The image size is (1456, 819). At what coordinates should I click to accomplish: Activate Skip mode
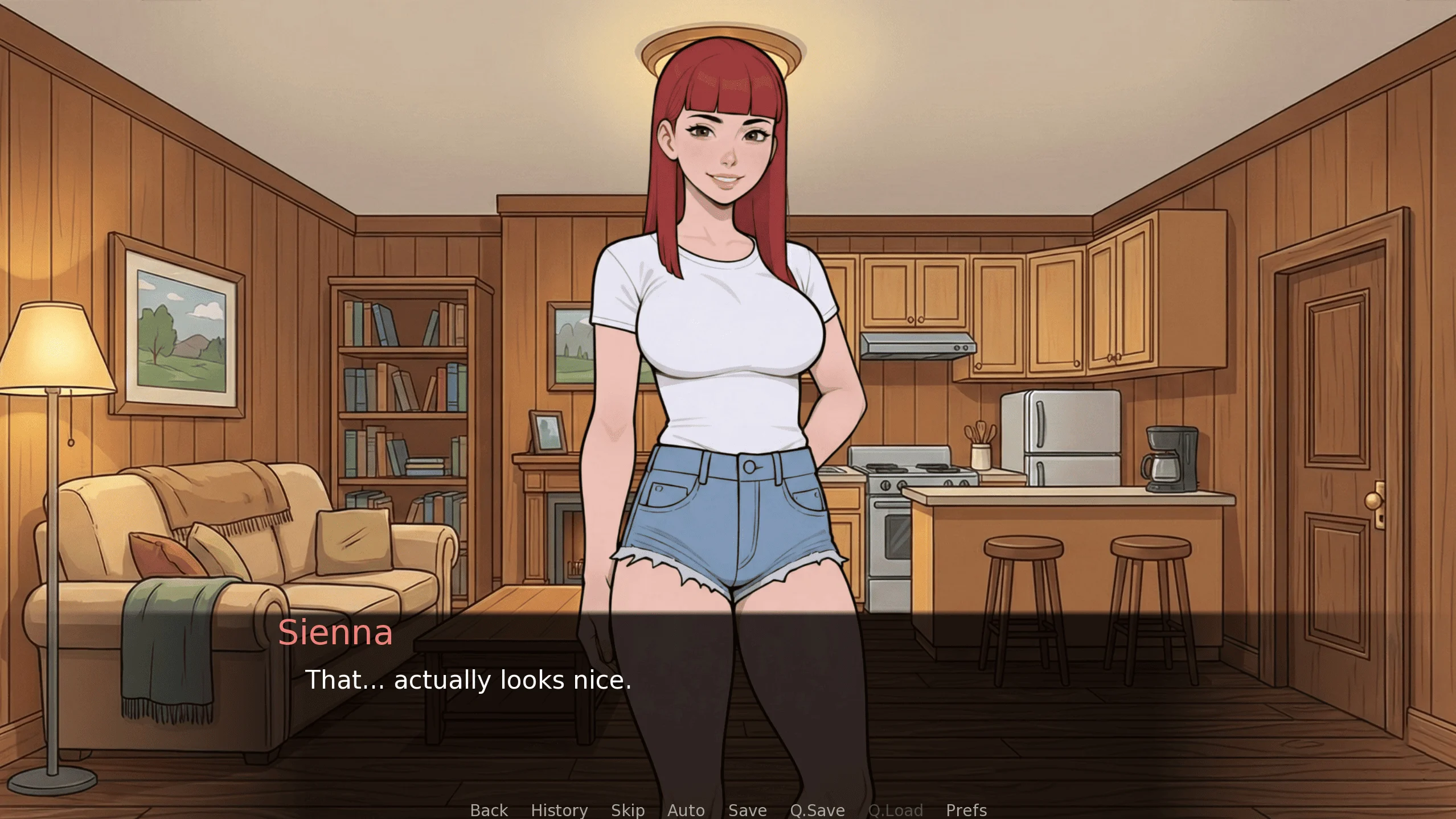(627, 810)
